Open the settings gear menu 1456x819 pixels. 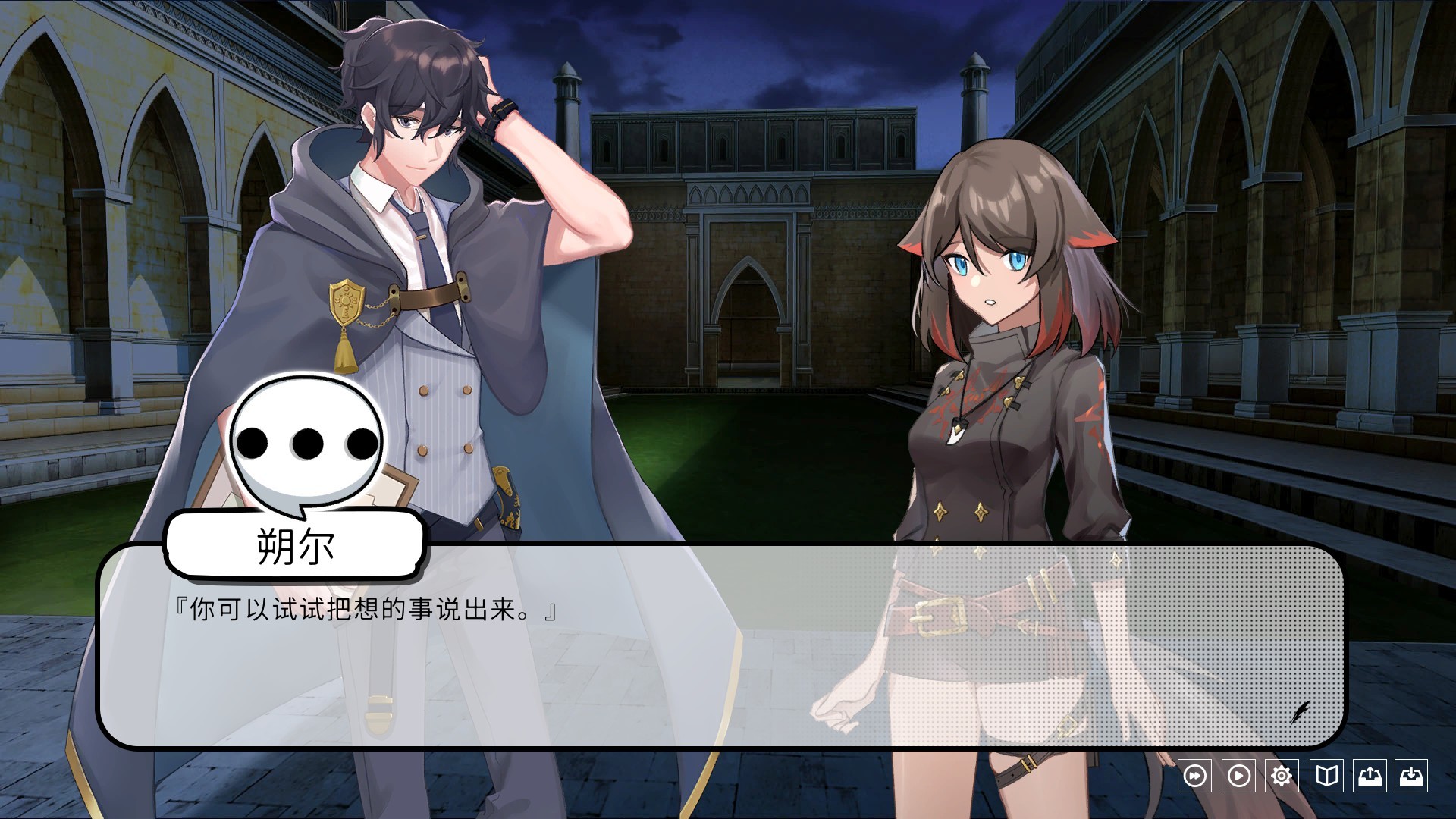click(1281, 776)
